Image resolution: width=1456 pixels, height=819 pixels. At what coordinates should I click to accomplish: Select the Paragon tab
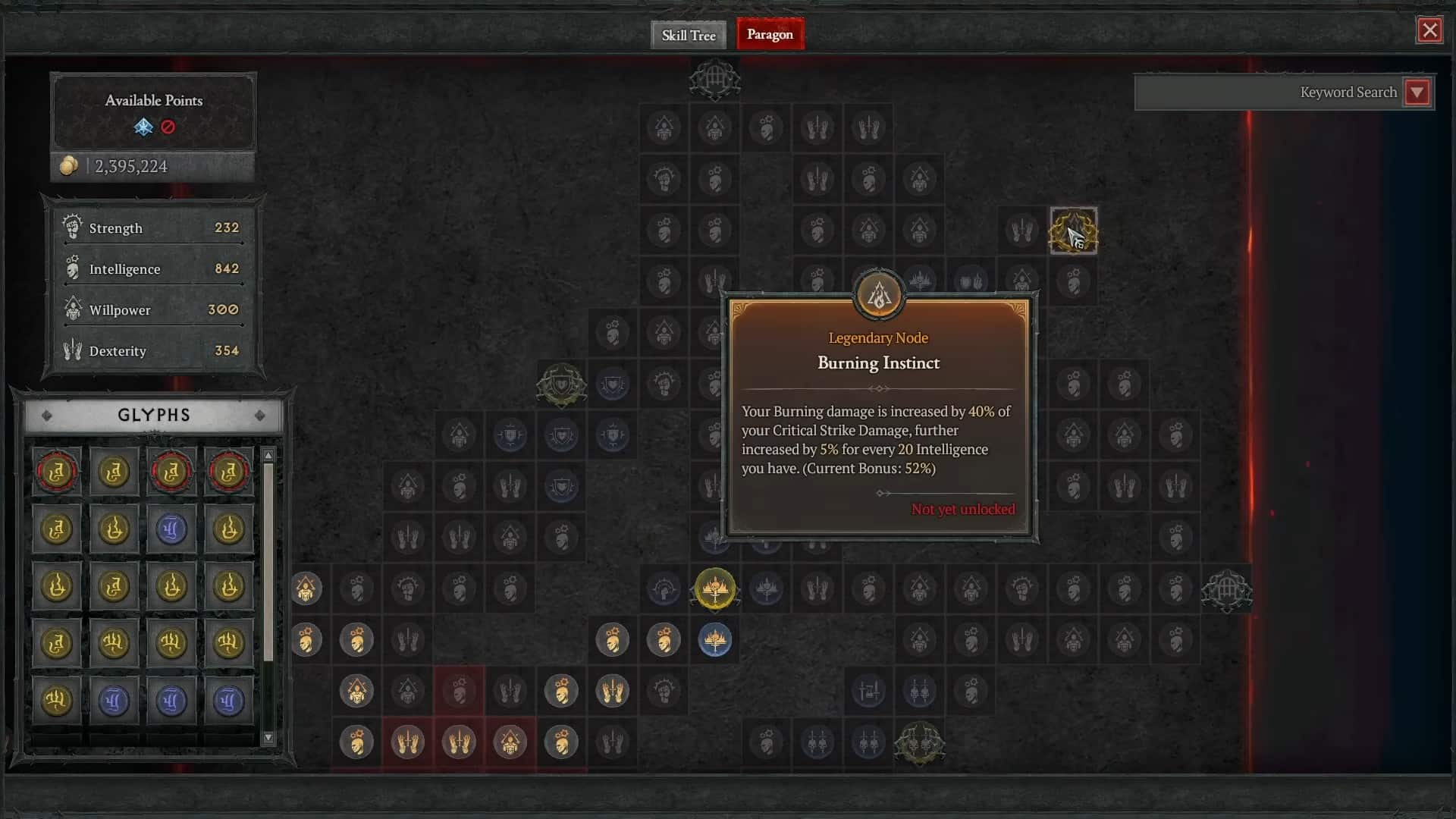(x=769, y=34)
